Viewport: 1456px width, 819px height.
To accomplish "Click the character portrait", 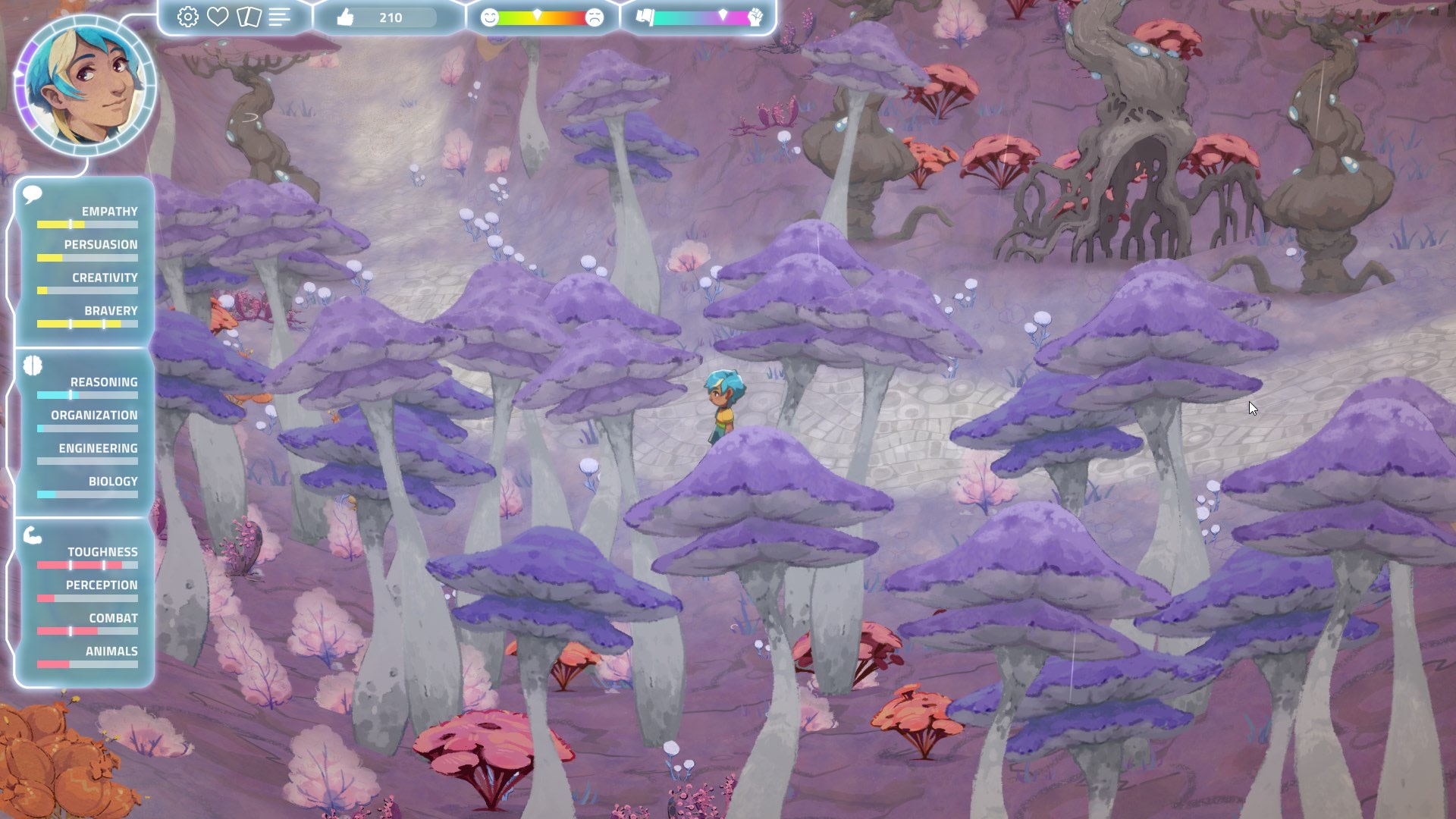I will pos(86,85).
